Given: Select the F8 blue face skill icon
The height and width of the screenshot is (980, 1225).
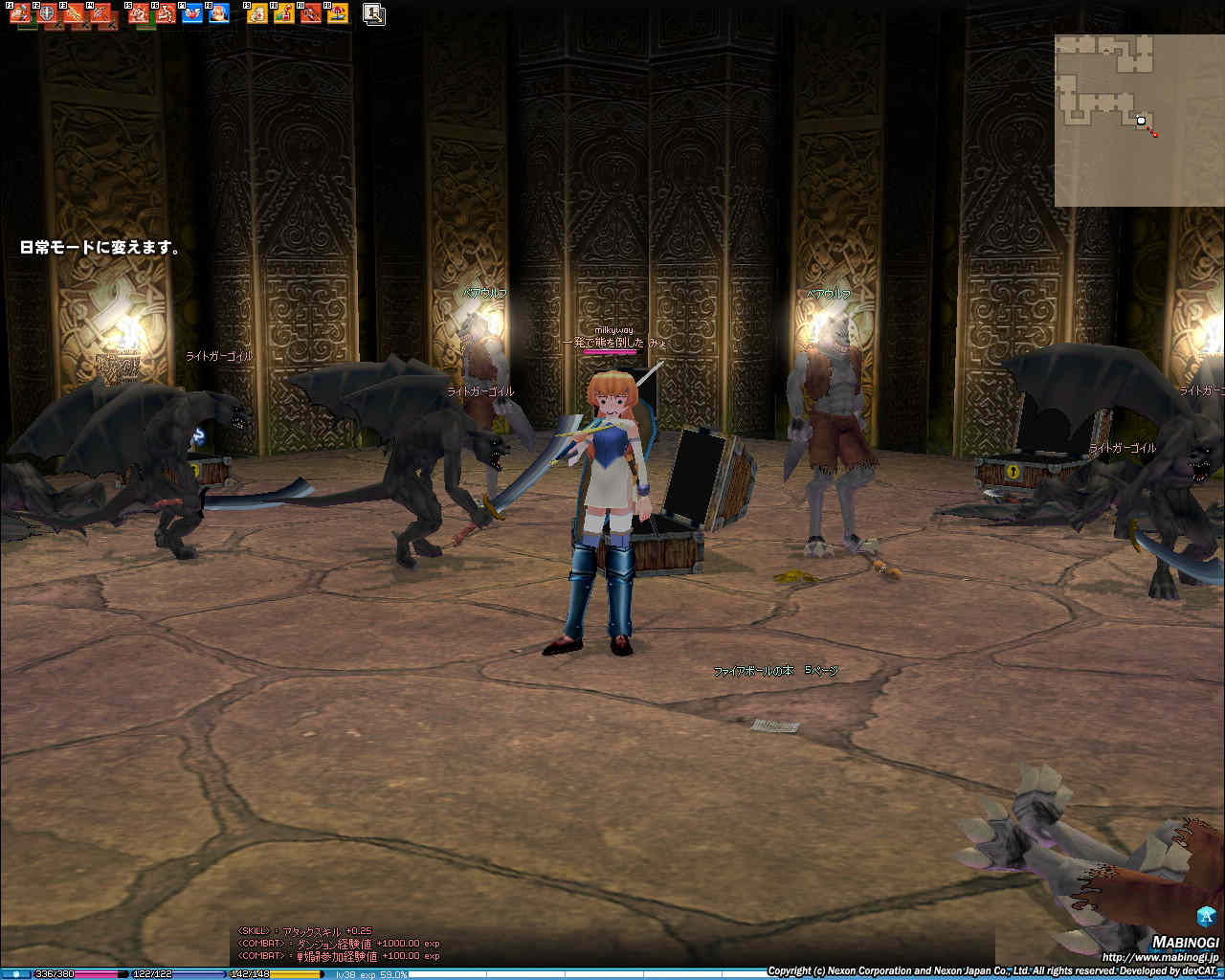Looking at the screenshot, I should tap(219, 13).
